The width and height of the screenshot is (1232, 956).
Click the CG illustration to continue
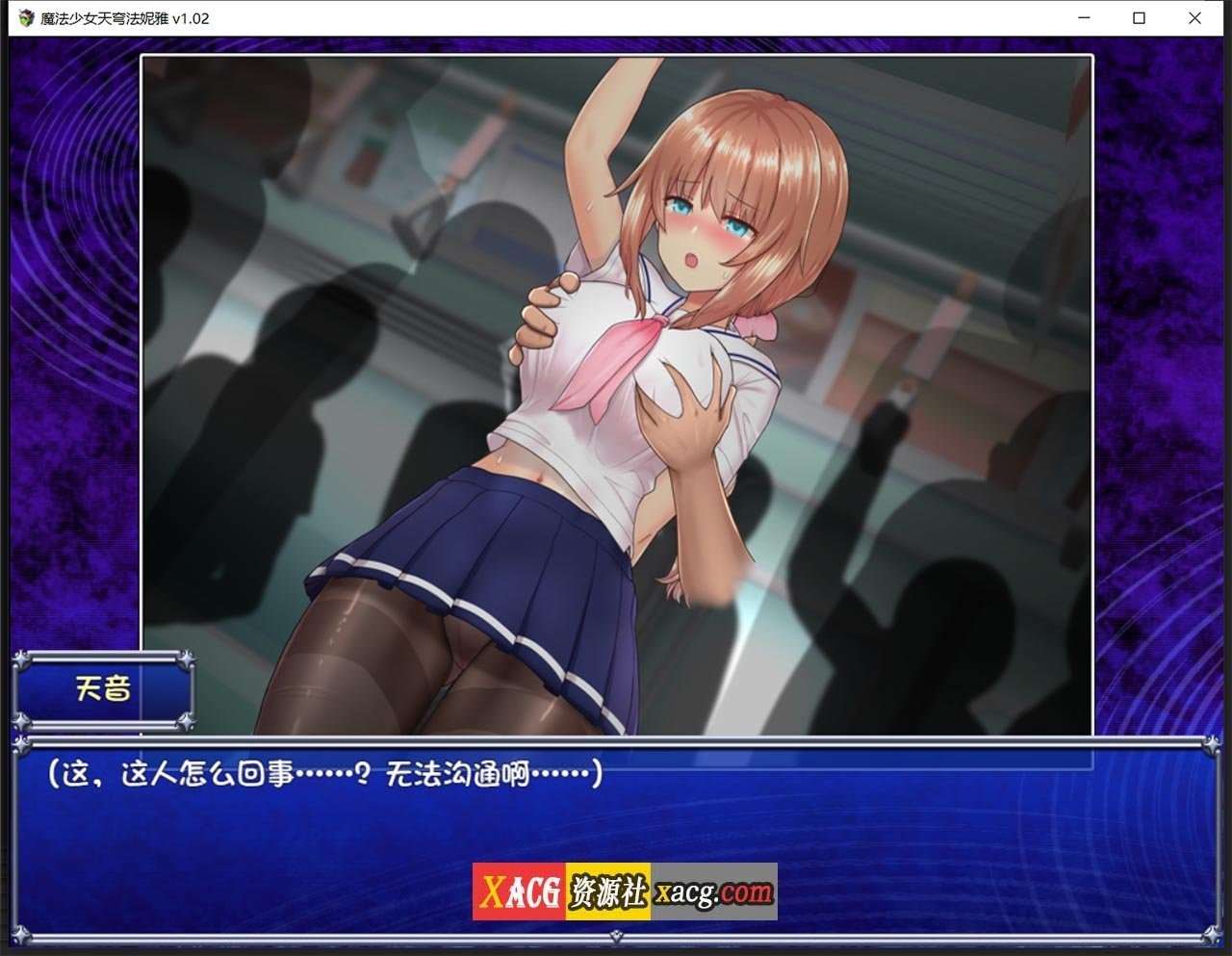[x=616, y=385]
